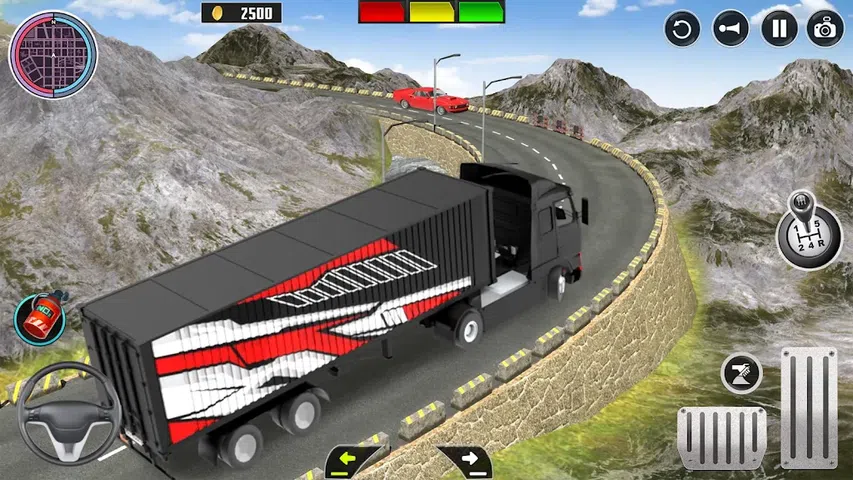Push the tall accelerator pedal
This screenshot has width=853, height=480.
(808, 406)
